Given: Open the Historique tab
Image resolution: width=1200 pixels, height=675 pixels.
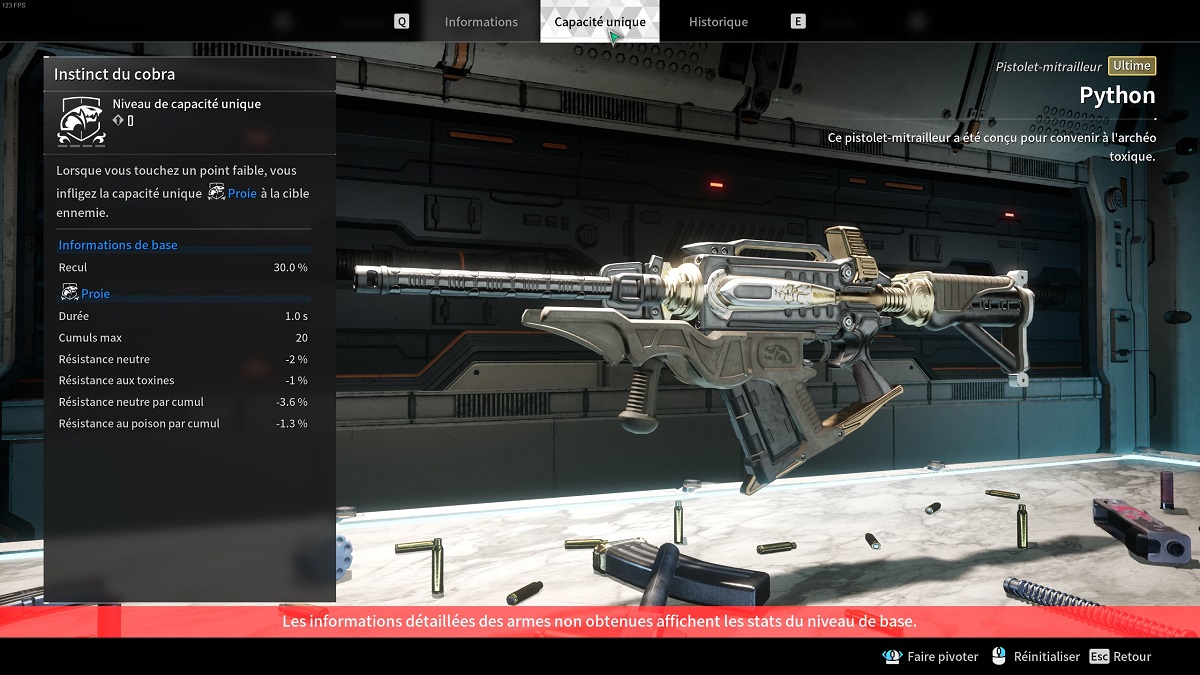Looking at the screenshot, I should coord(718,22).
